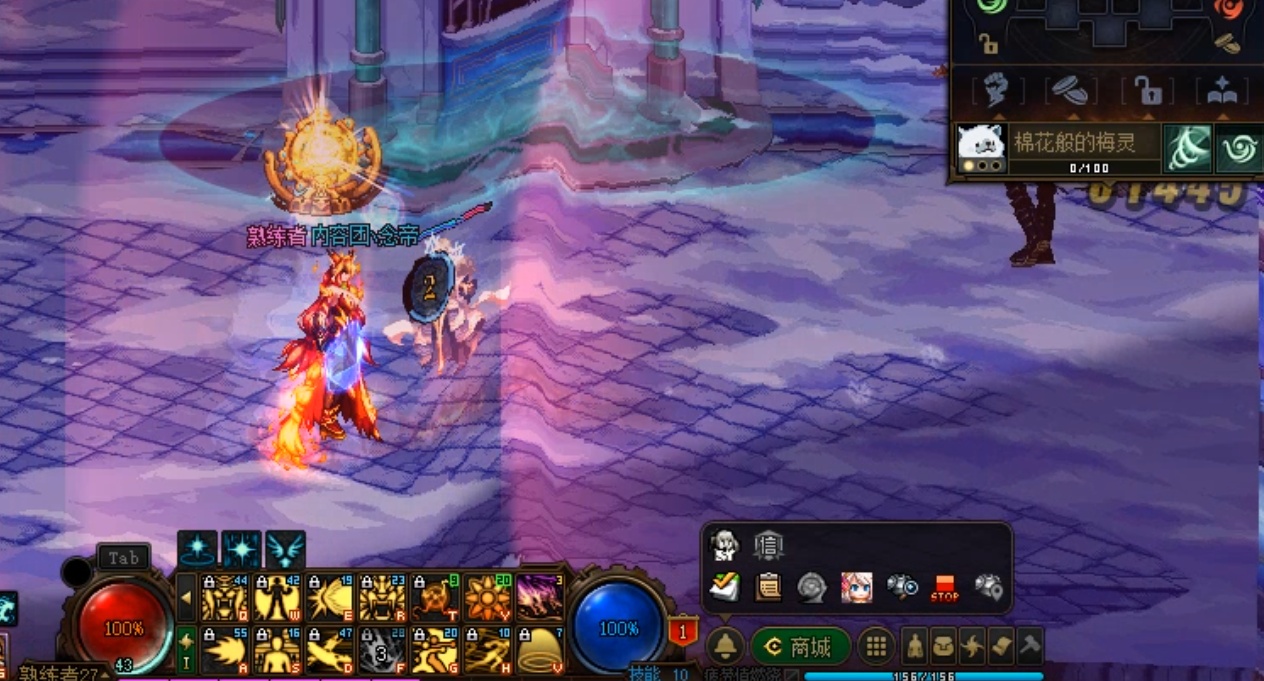Click the open-book sparkle icon in the panel
This screenshot has height=681, width=1264.
[1222, 92]
